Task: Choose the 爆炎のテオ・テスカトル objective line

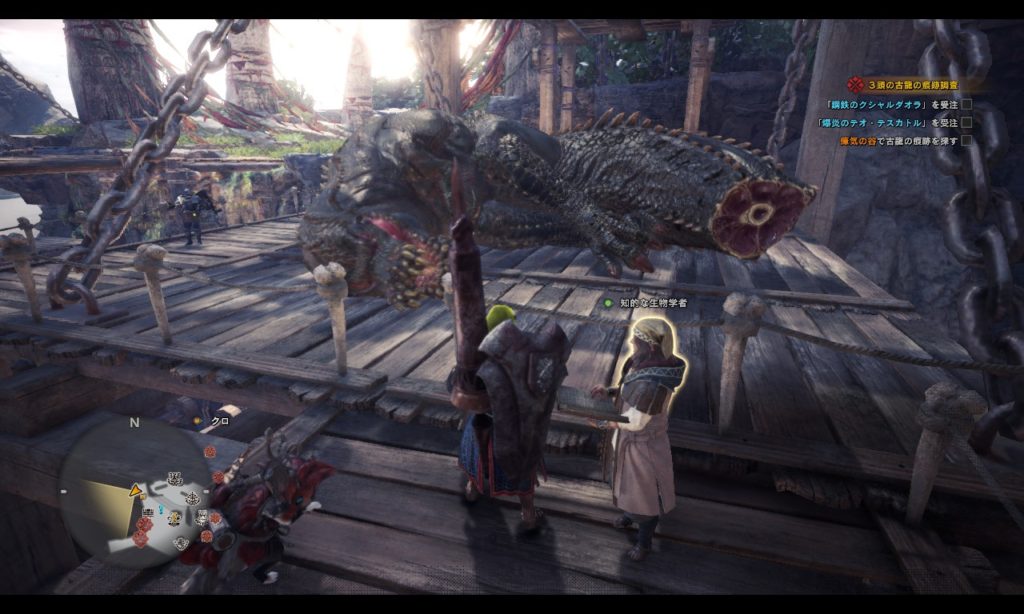Action: click(x=886, y=122)
